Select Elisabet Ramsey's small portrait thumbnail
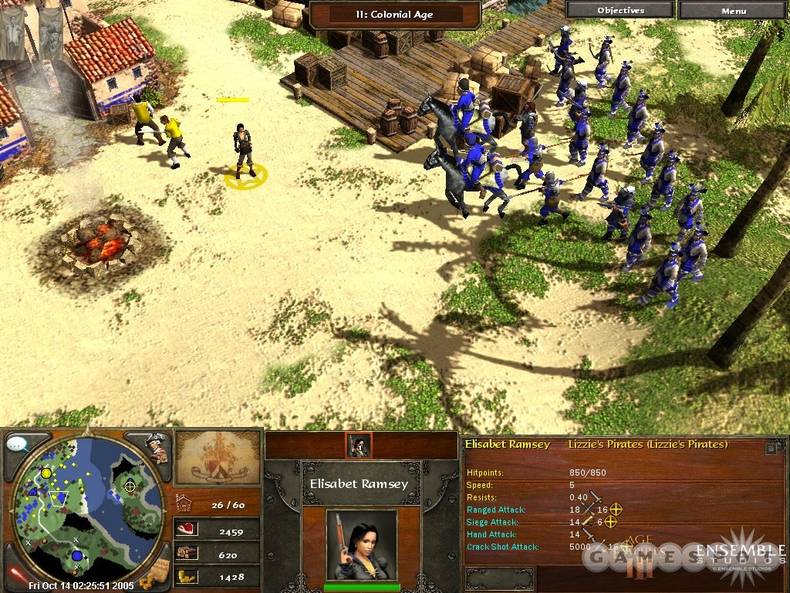 click(x=358, y=446)
